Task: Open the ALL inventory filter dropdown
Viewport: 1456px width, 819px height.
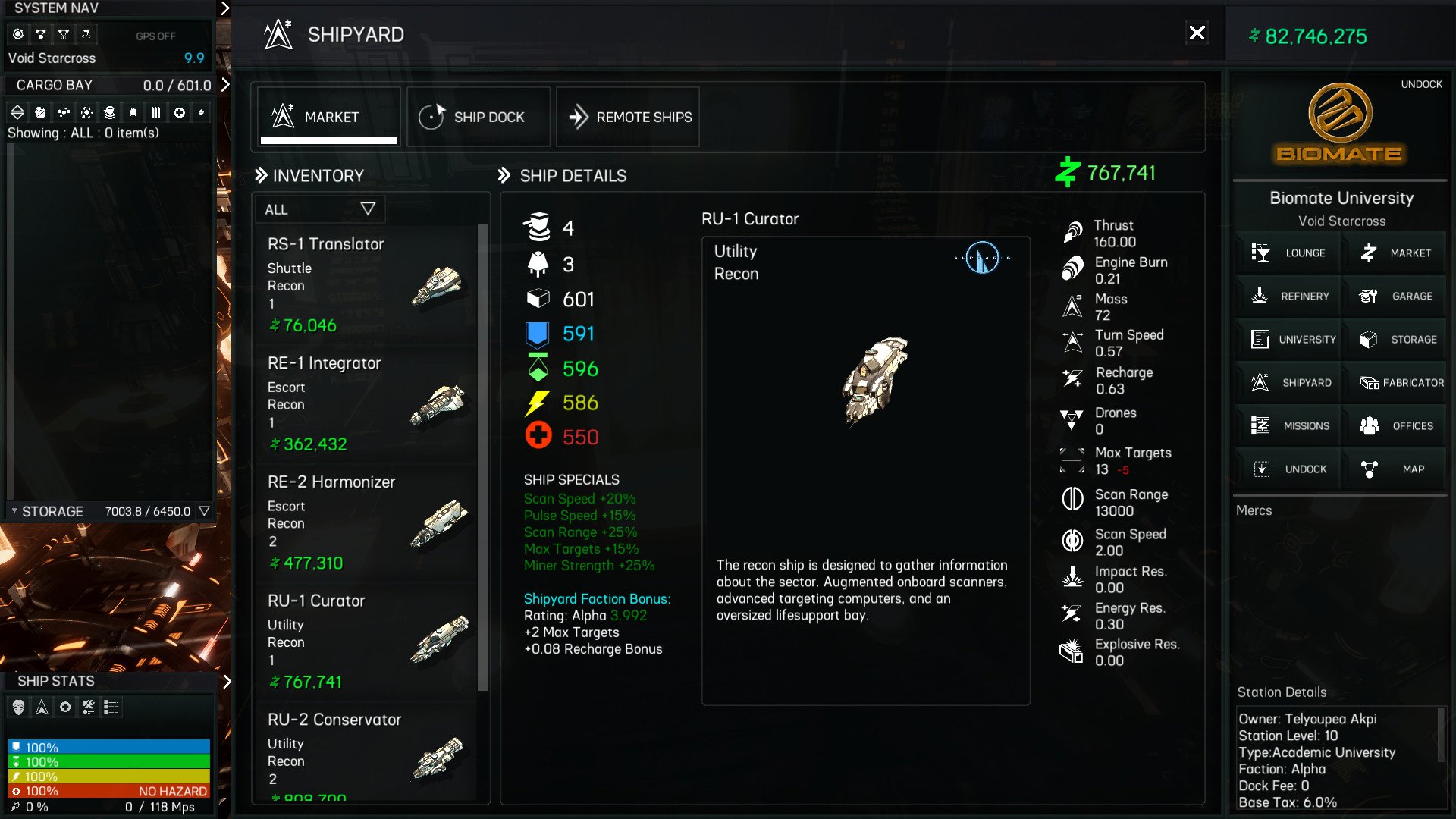Action: 319,209
